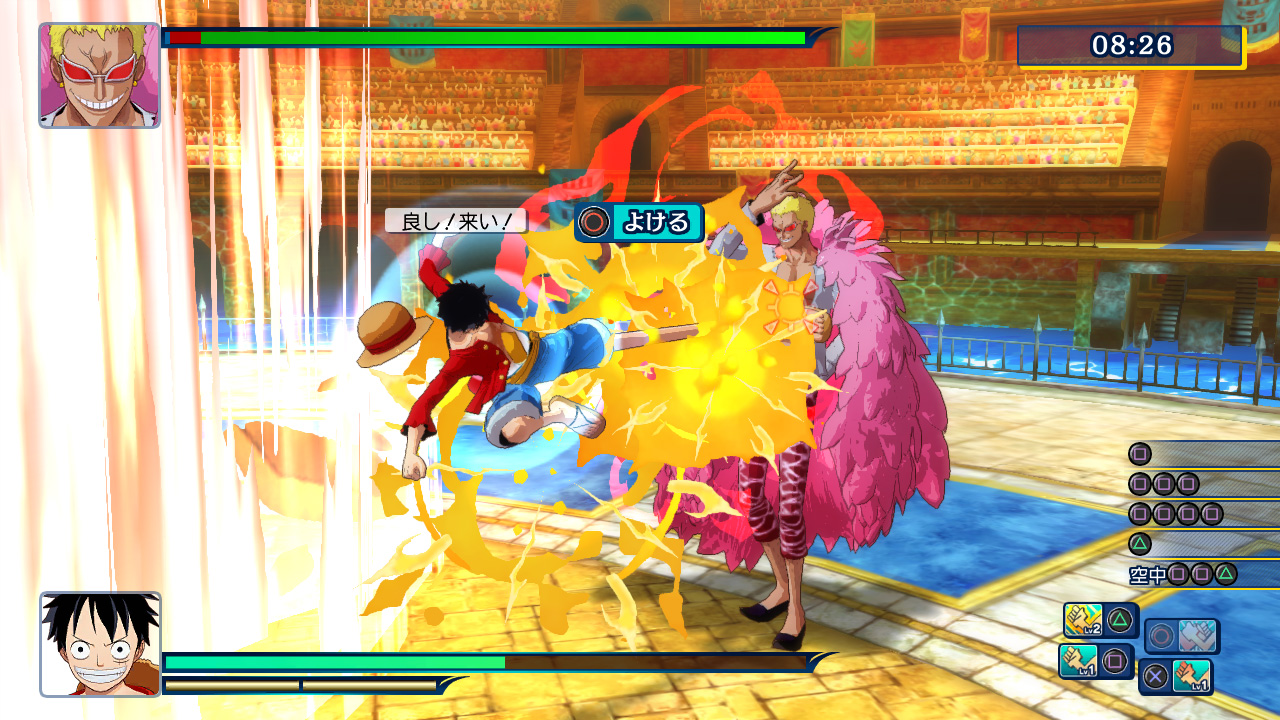Click the Triangle icon in the combo list
This screenshot has height=720, width=1280.
1139,543
